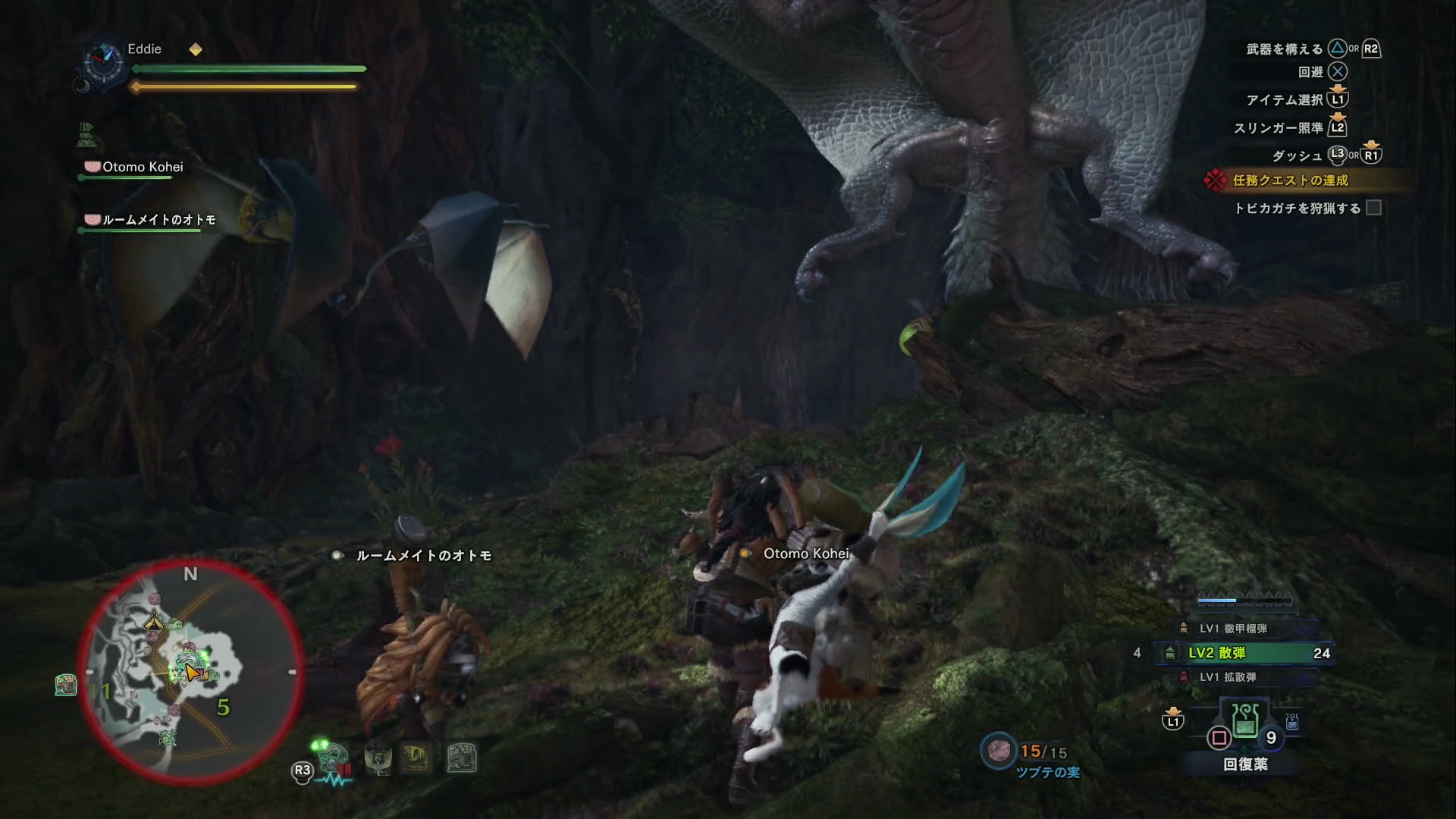Open the 任務クエストの達成 quest tracker
This screenshot has width=1456, height=819.
[1290, 180]
